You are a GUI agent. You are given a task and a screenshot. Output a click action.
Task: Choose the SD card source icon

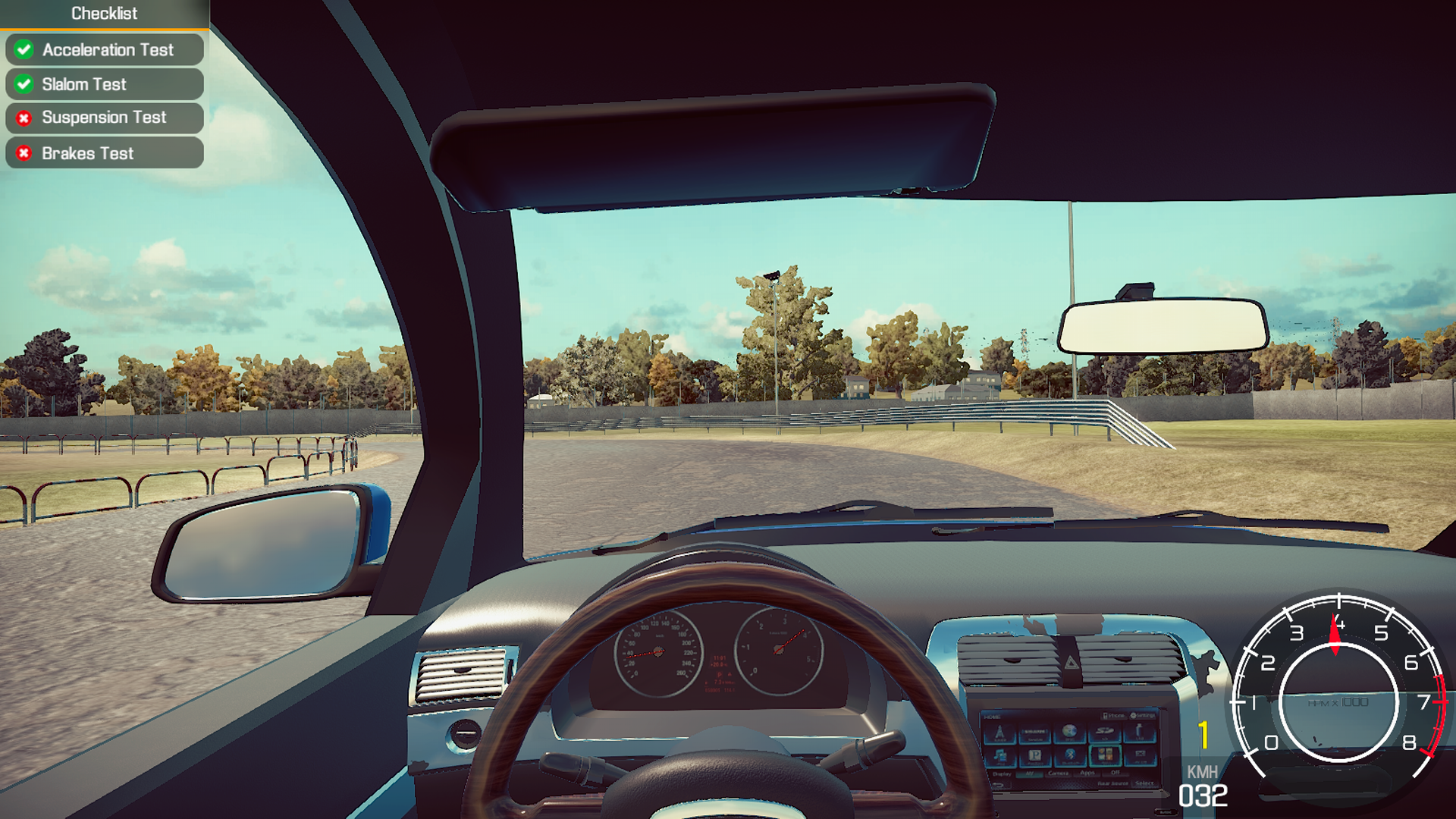tap(1105, 732)
